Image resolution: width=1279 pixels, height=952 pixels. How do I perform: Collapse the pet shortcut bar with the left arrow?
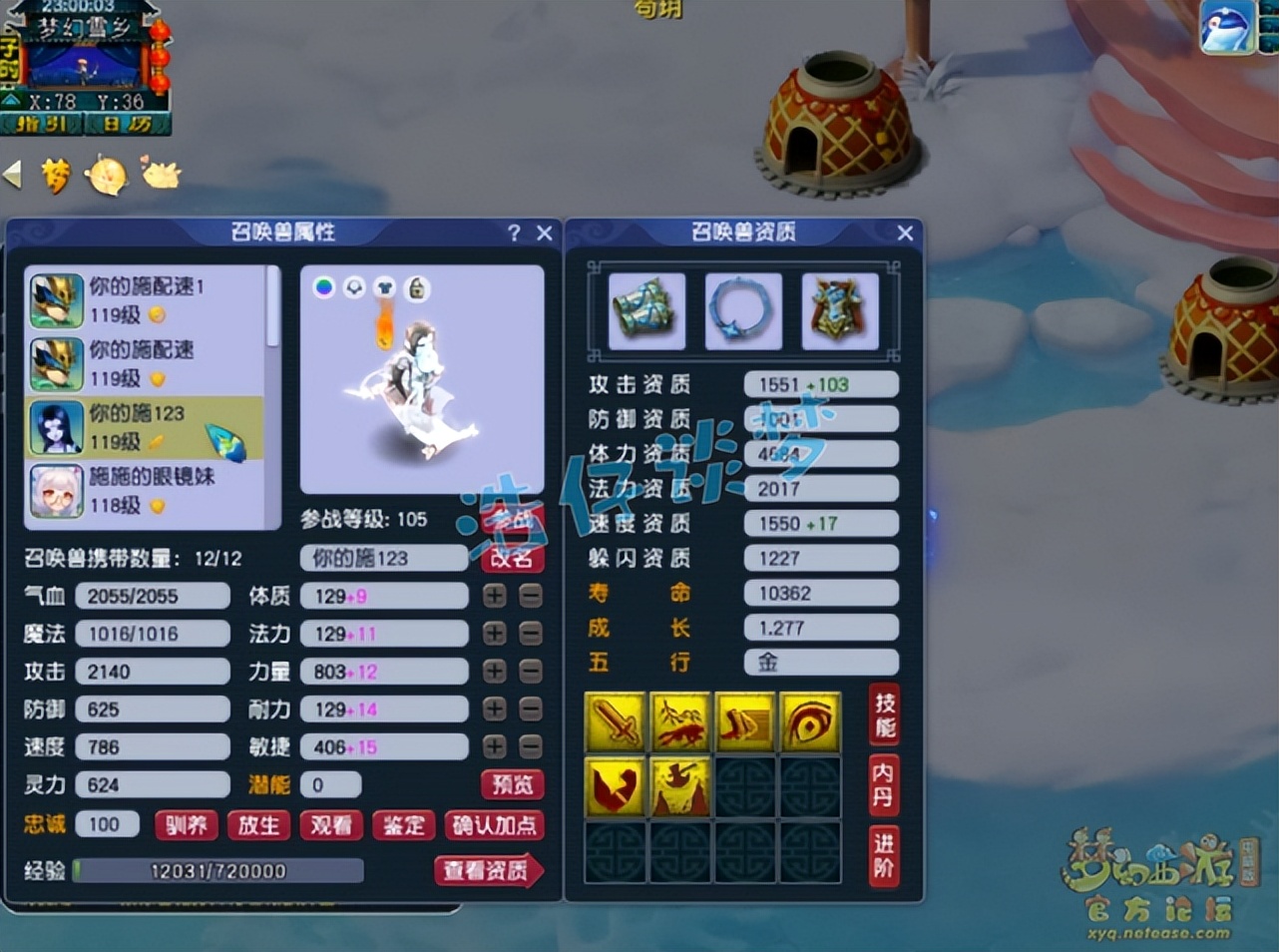point(10,174)
